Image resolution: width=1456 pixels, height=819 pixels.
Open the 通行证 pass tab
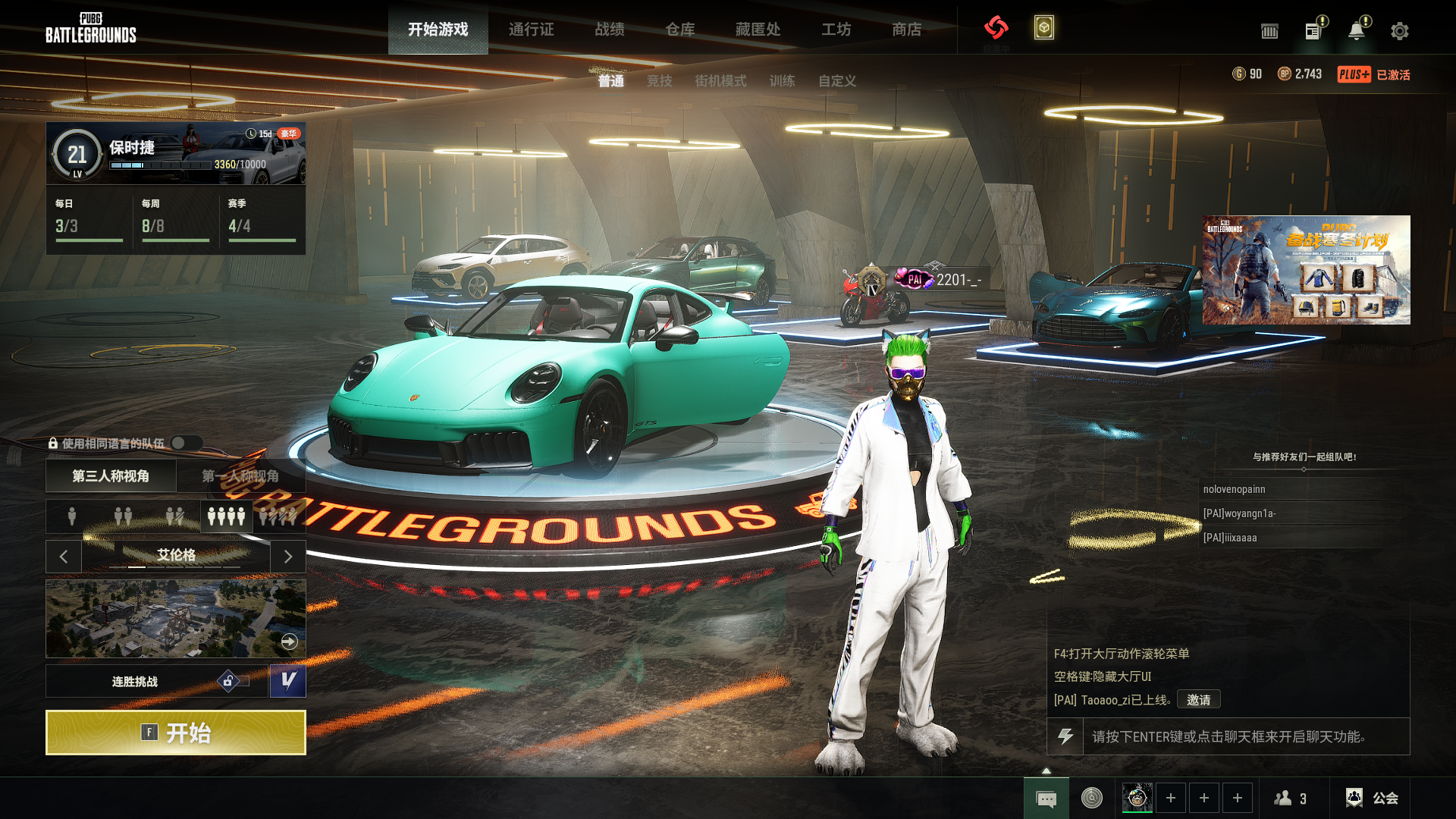(x=531, y=30)
